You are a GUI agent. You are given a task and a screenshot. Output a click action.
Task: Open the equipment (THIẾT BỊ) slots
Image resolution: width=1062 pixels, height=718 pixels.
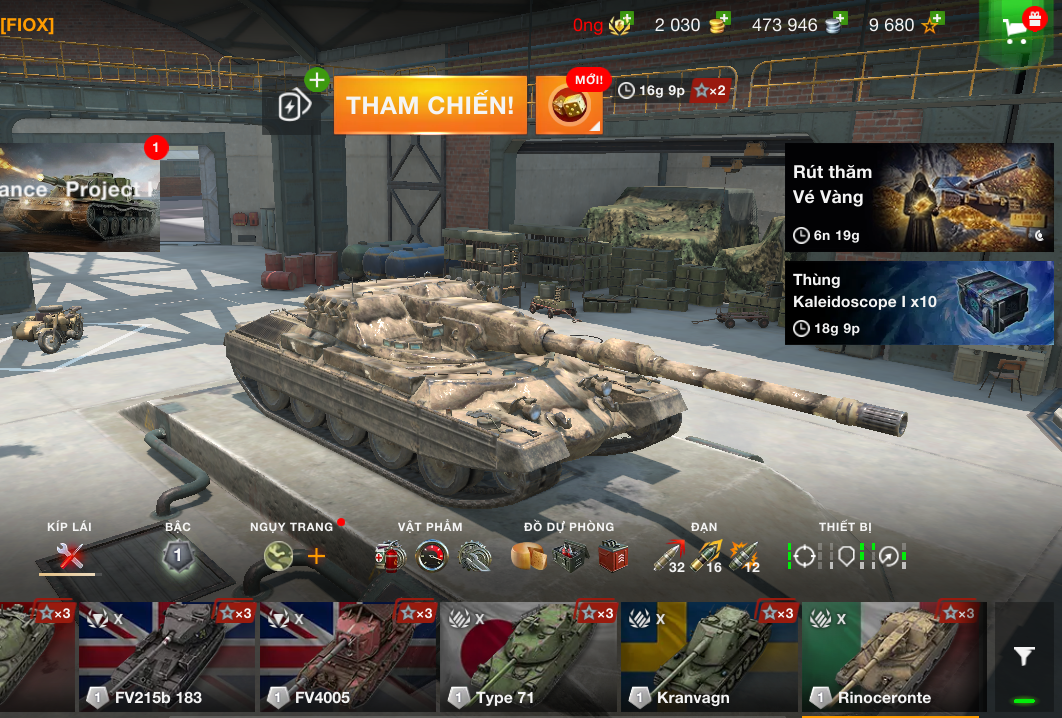click(x=846, y=555)
